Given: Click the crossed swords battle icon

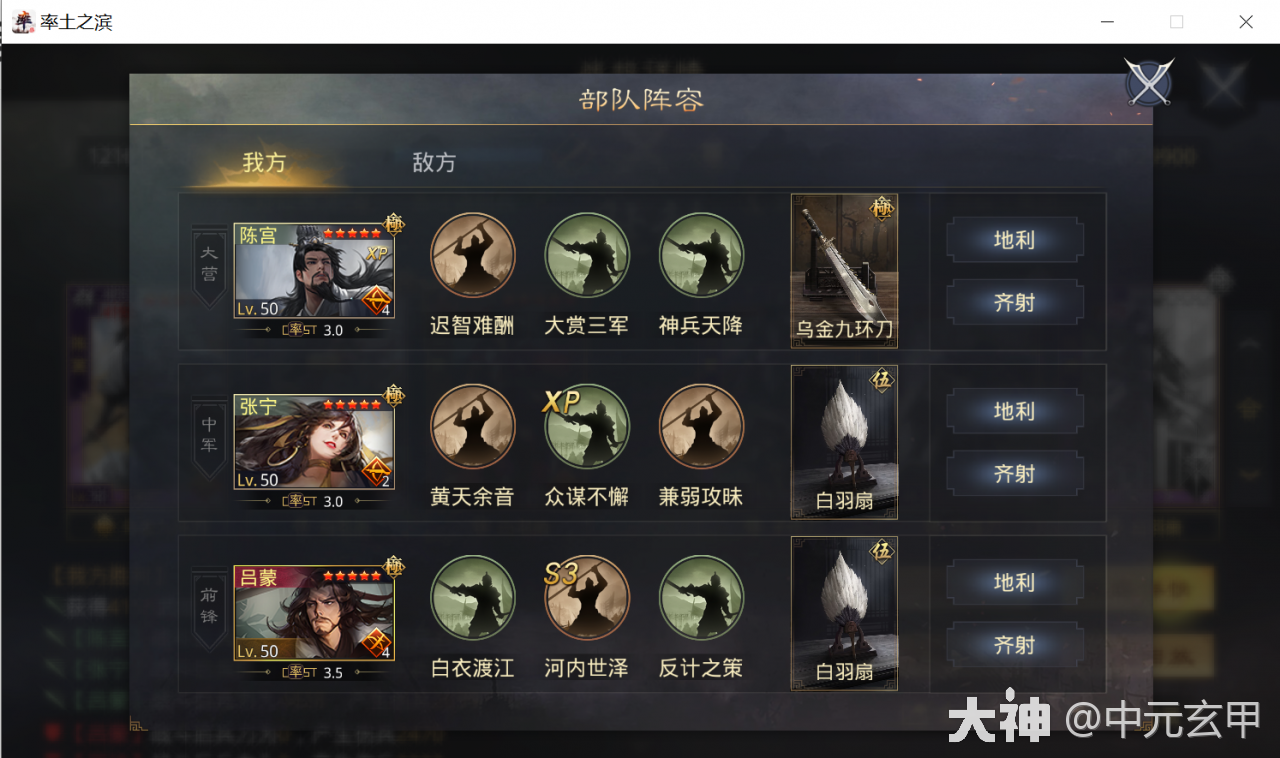Looking at the screenshot, I should [1148, 83].
